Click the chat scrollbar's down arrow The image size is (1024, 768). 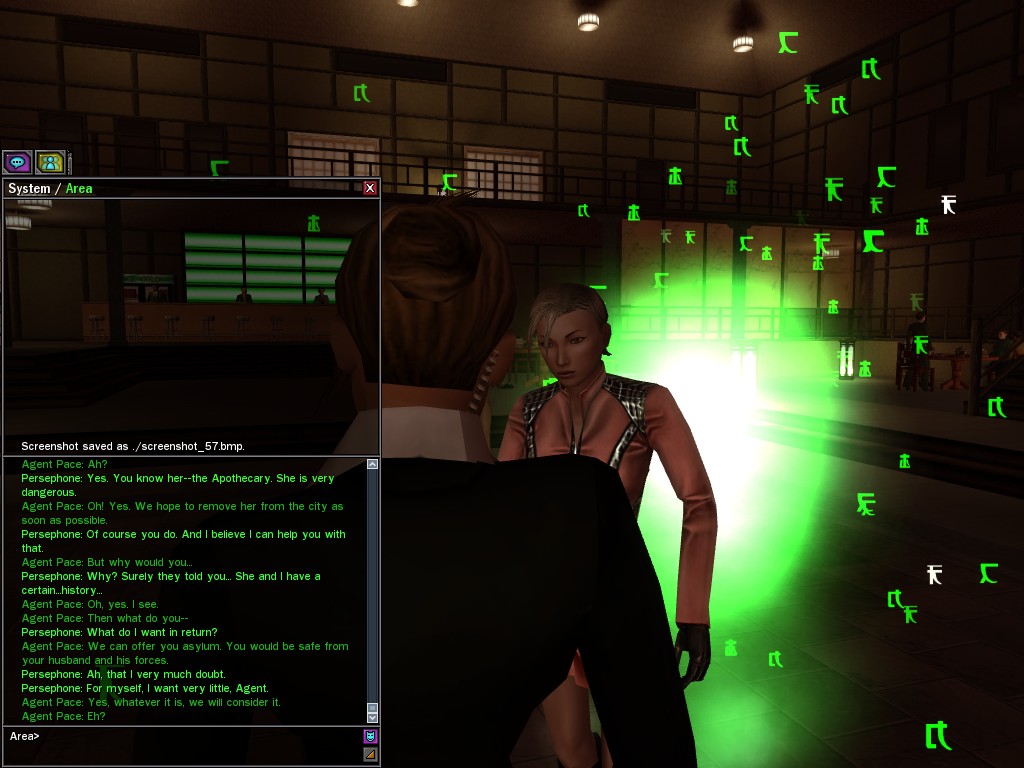click(x=373, y=717)
